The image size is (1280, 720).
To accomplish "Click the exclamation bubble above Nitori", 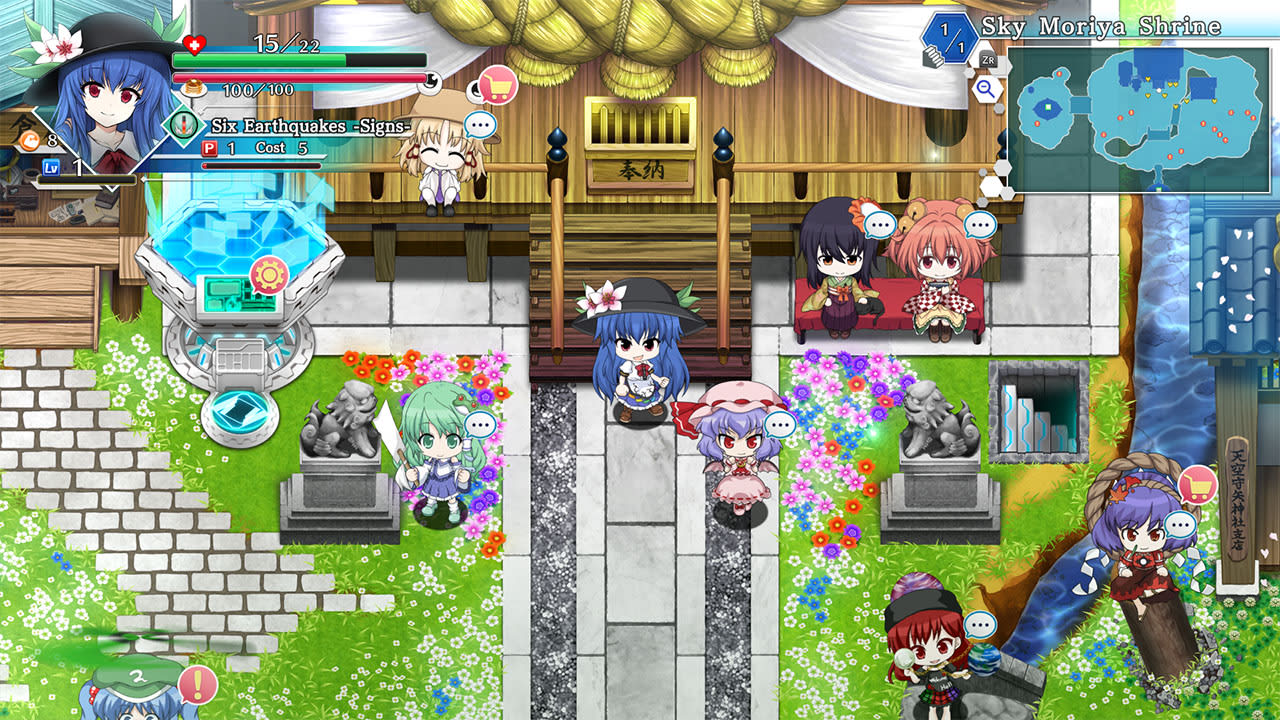I will 198,682.
